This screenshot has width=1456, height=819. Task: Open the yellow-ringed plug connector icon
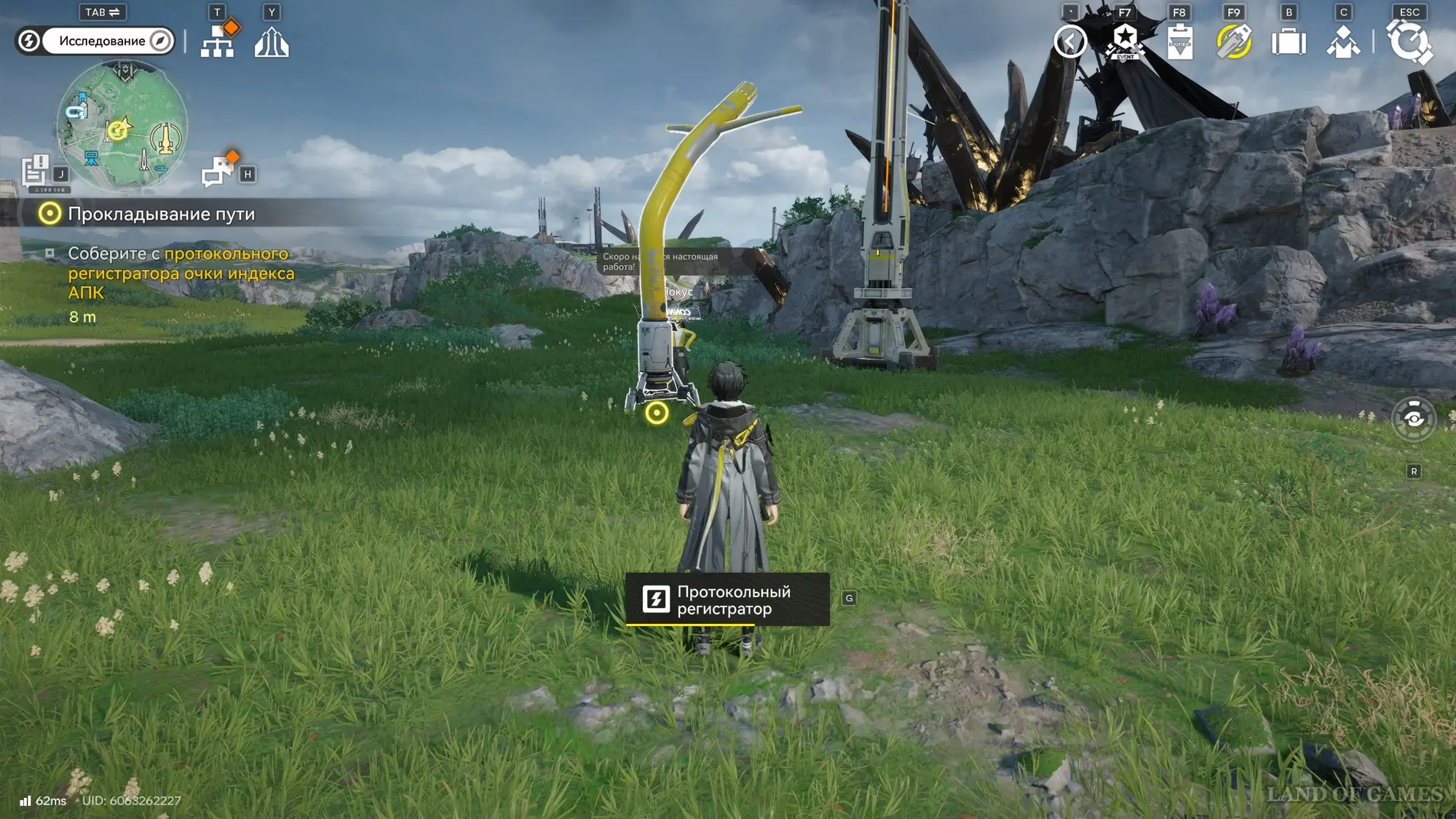[x=1234, y=41]
